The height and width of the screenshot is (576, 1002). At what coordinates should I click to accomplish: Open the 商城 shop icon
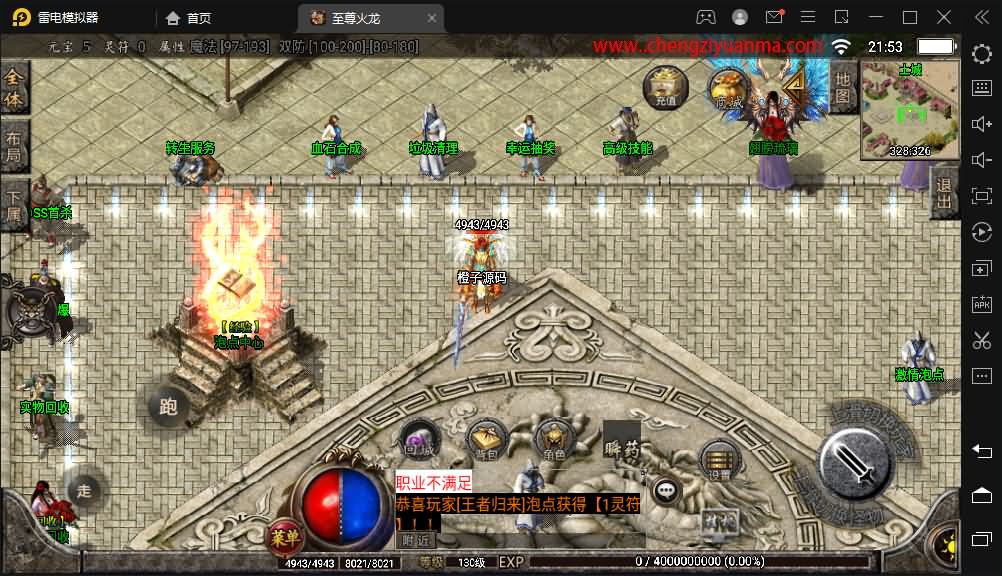click(729, 89)
